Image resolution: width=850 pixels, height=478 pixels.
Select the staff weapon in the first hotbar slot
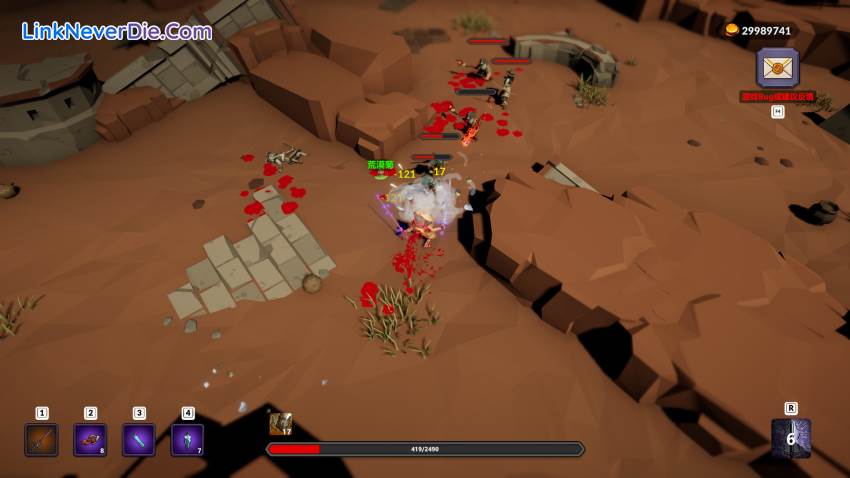click(41, 439)
